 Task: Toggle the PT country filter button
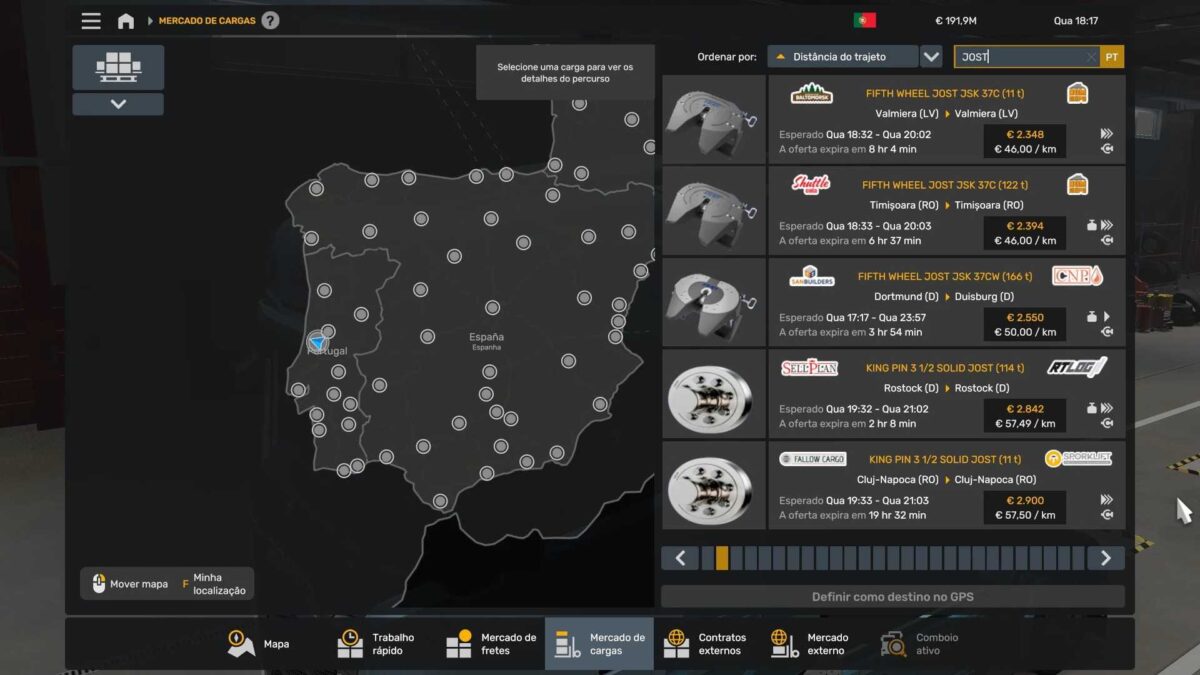(x=1112, y=57)
